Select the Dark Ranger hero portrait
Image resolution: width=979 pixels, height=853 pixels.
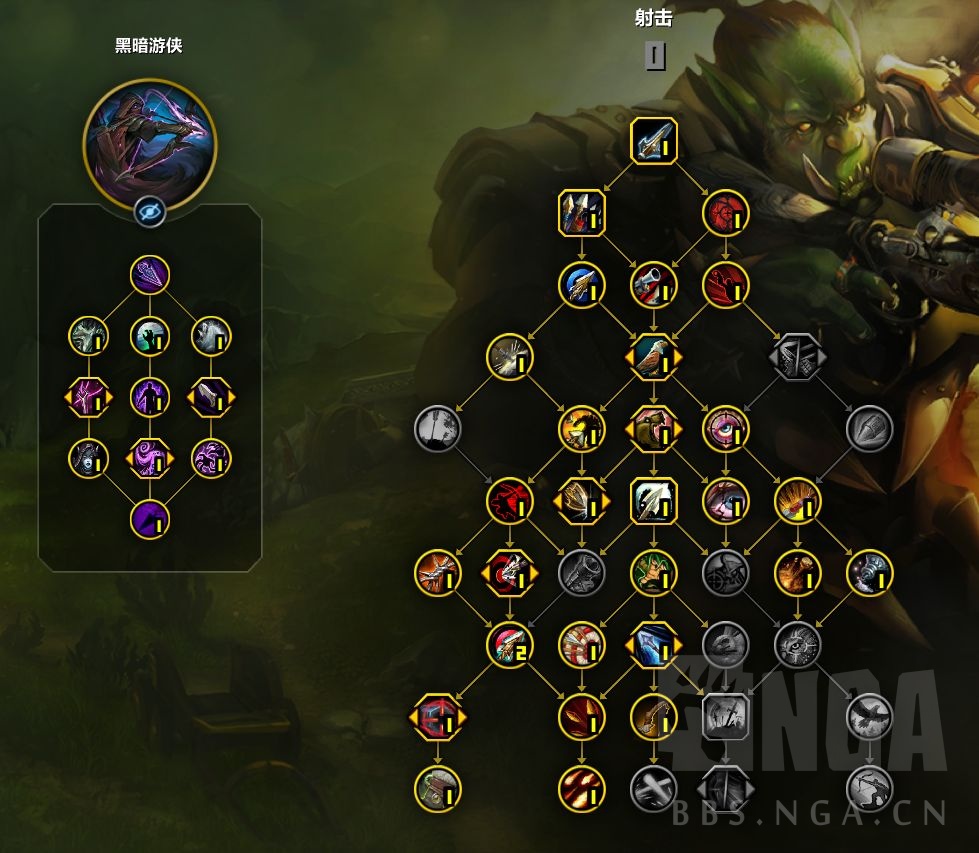tap(148, 134)
